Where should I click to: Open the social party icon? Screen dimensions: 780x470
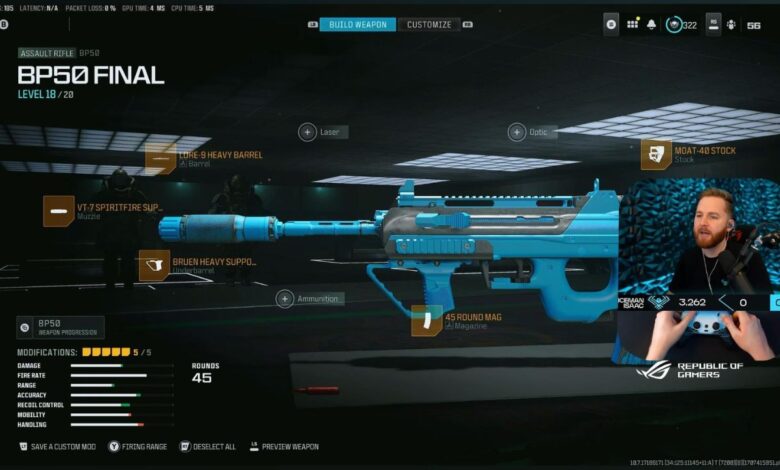point(730,23)
